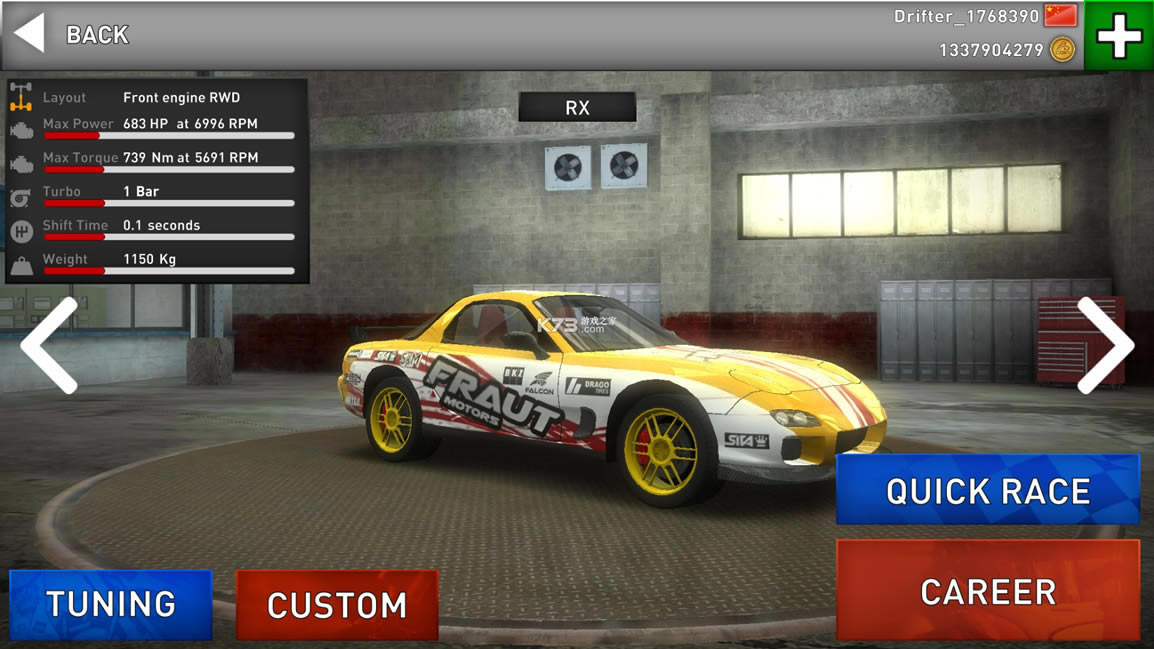Open the green plus add-coins button

[1118, 37]
